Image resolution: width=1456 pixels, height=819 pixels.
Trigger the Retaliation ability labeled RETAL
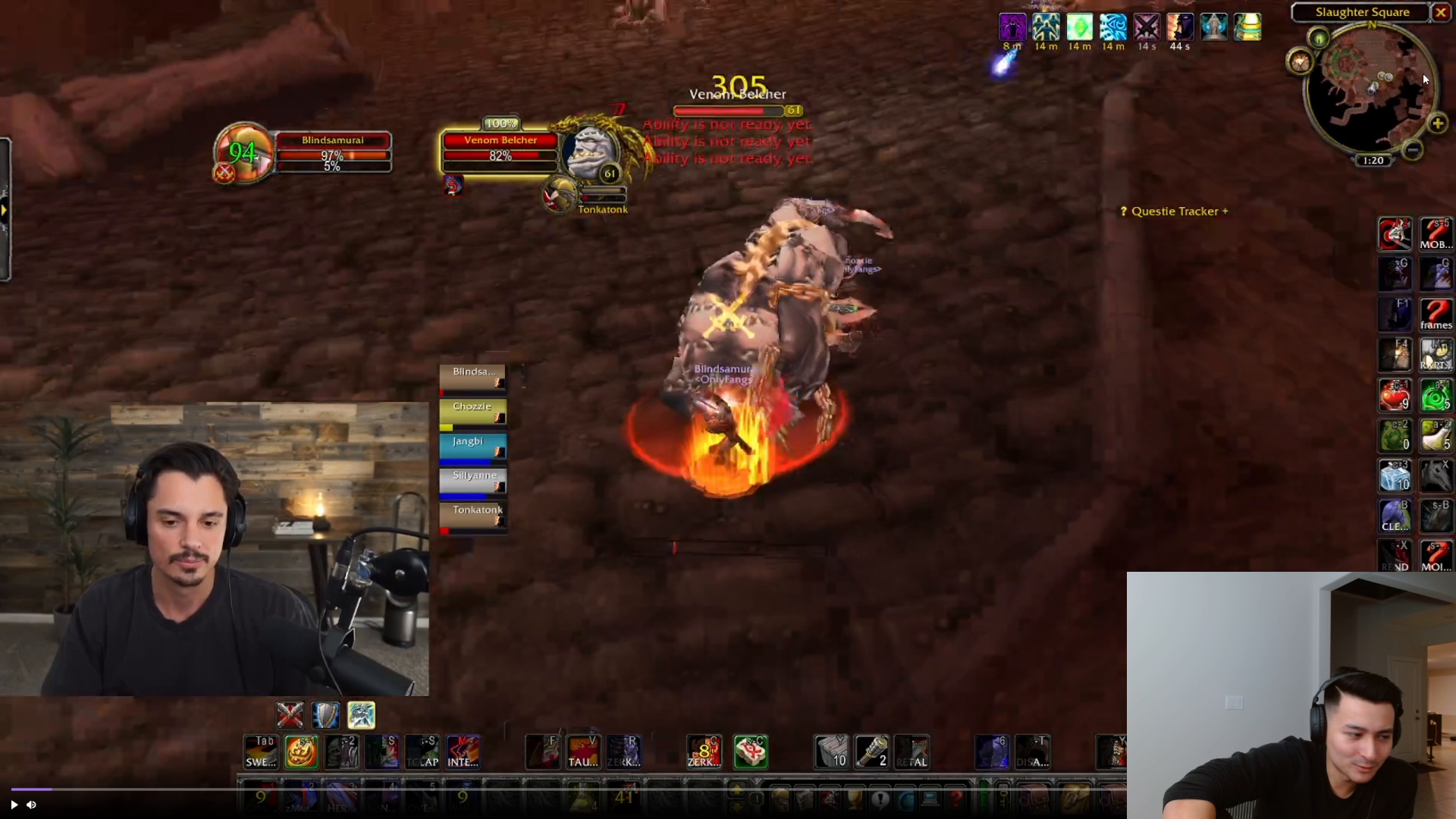912,752
